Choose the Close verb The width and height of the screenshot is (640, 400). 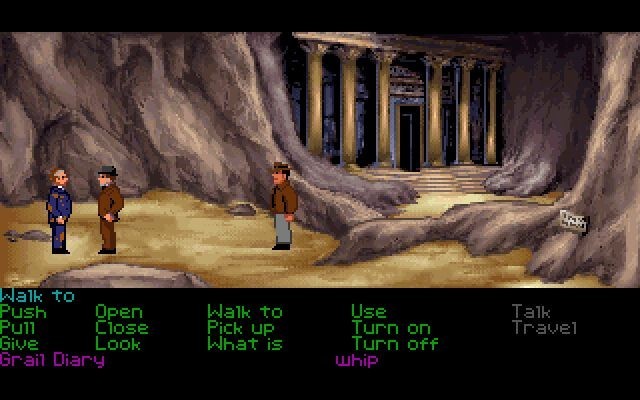pos(122,328)
